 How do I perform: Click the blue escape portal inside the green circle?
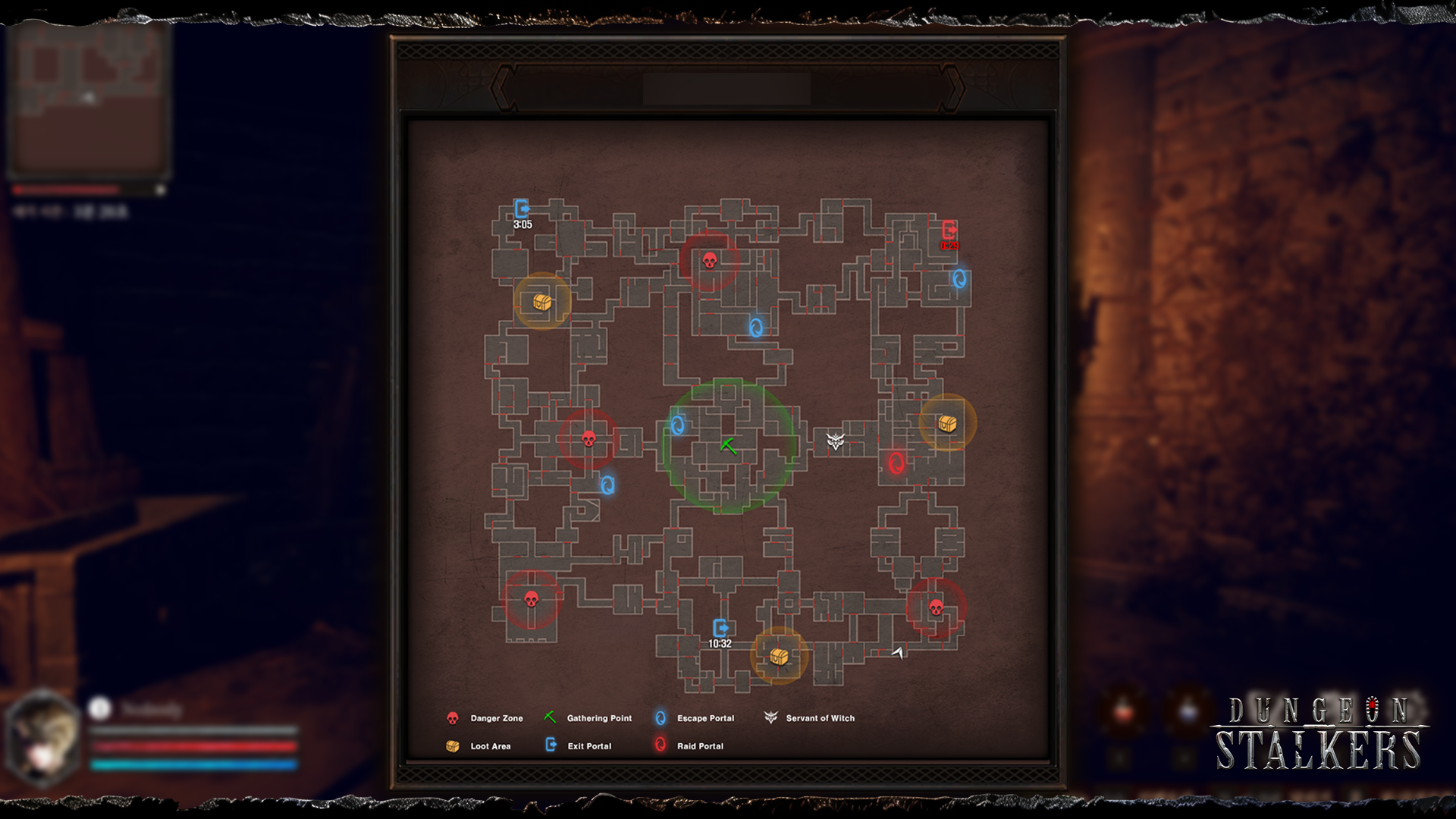[679, 426]
